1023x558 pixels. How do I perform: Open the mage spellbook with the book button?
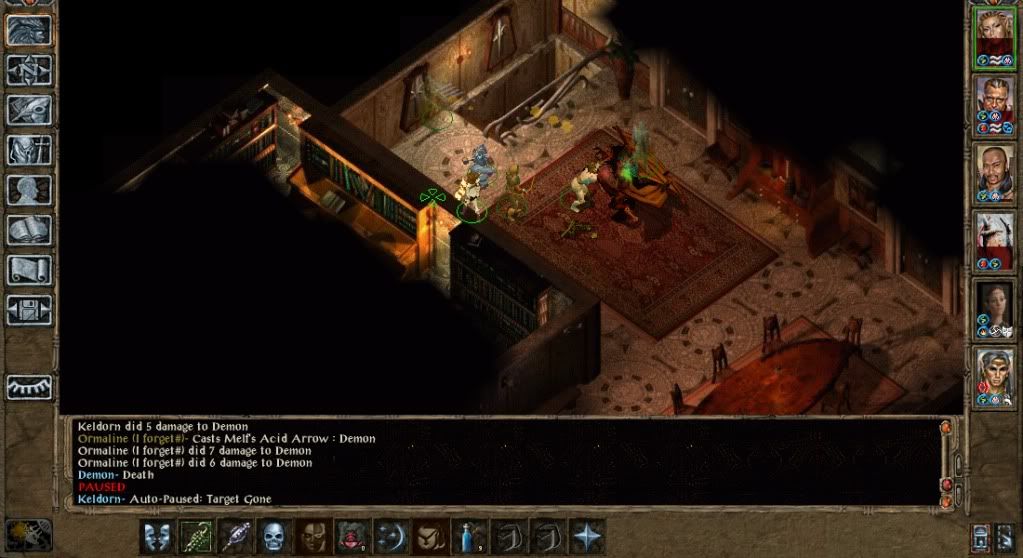tap(29, 229)
